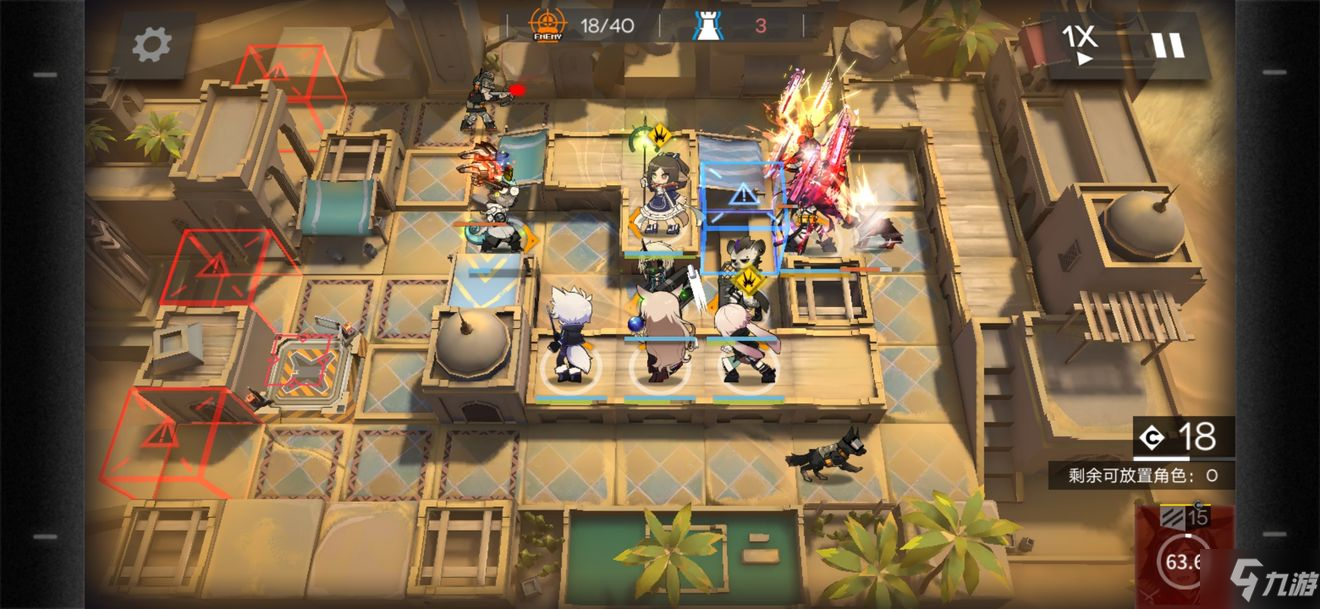Pause the battle
Screen dimensions: 1320x609
[x=1167, y=44]
